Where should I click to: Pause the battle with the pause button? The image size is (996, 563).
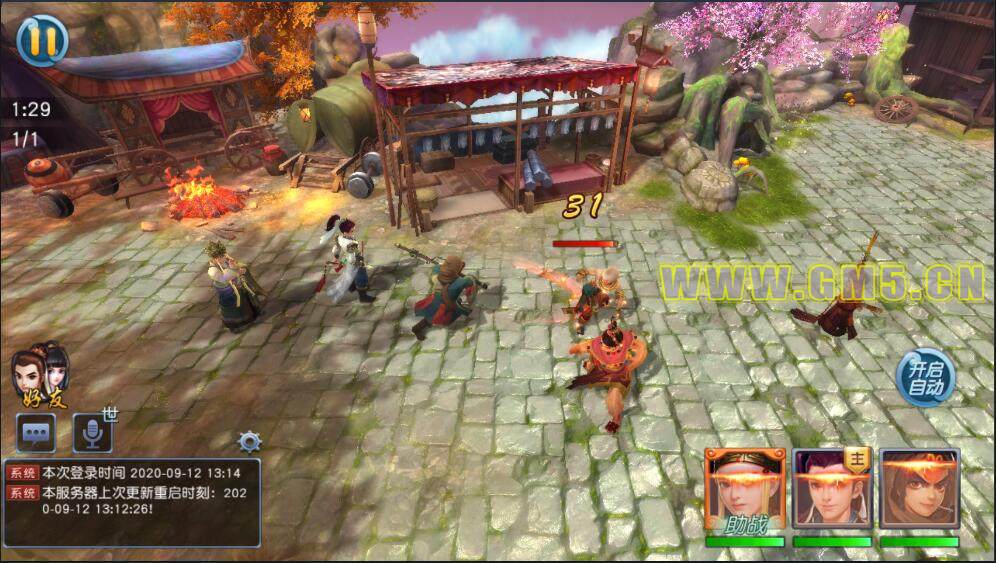[42, 40]
